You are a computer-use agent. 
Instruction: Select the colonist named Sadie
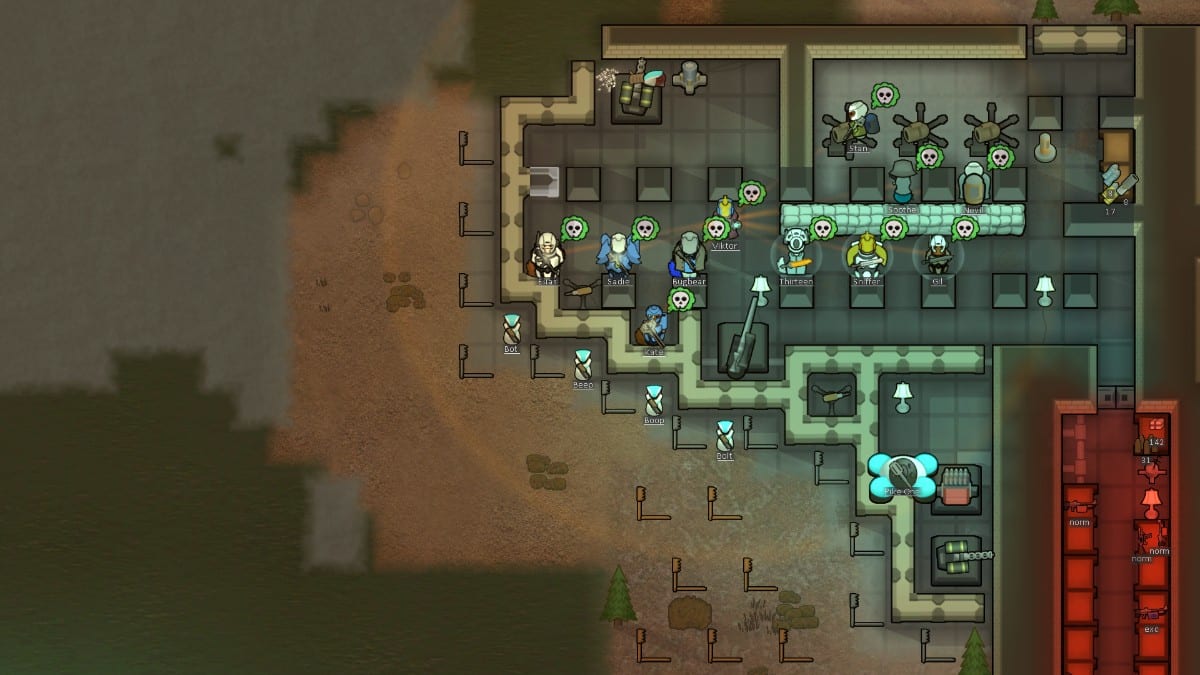tap(618, 255)
